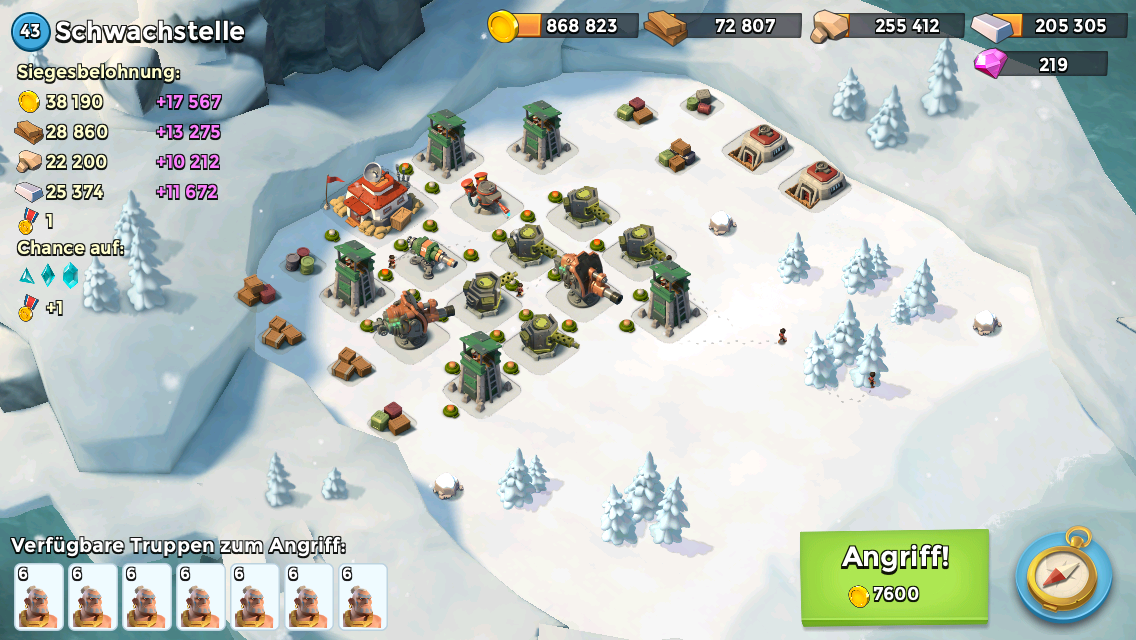The width and height of the screenshot is (1136, 640).
Task: Start the attack with the Angriff! button
Action: tap(894, 574)
